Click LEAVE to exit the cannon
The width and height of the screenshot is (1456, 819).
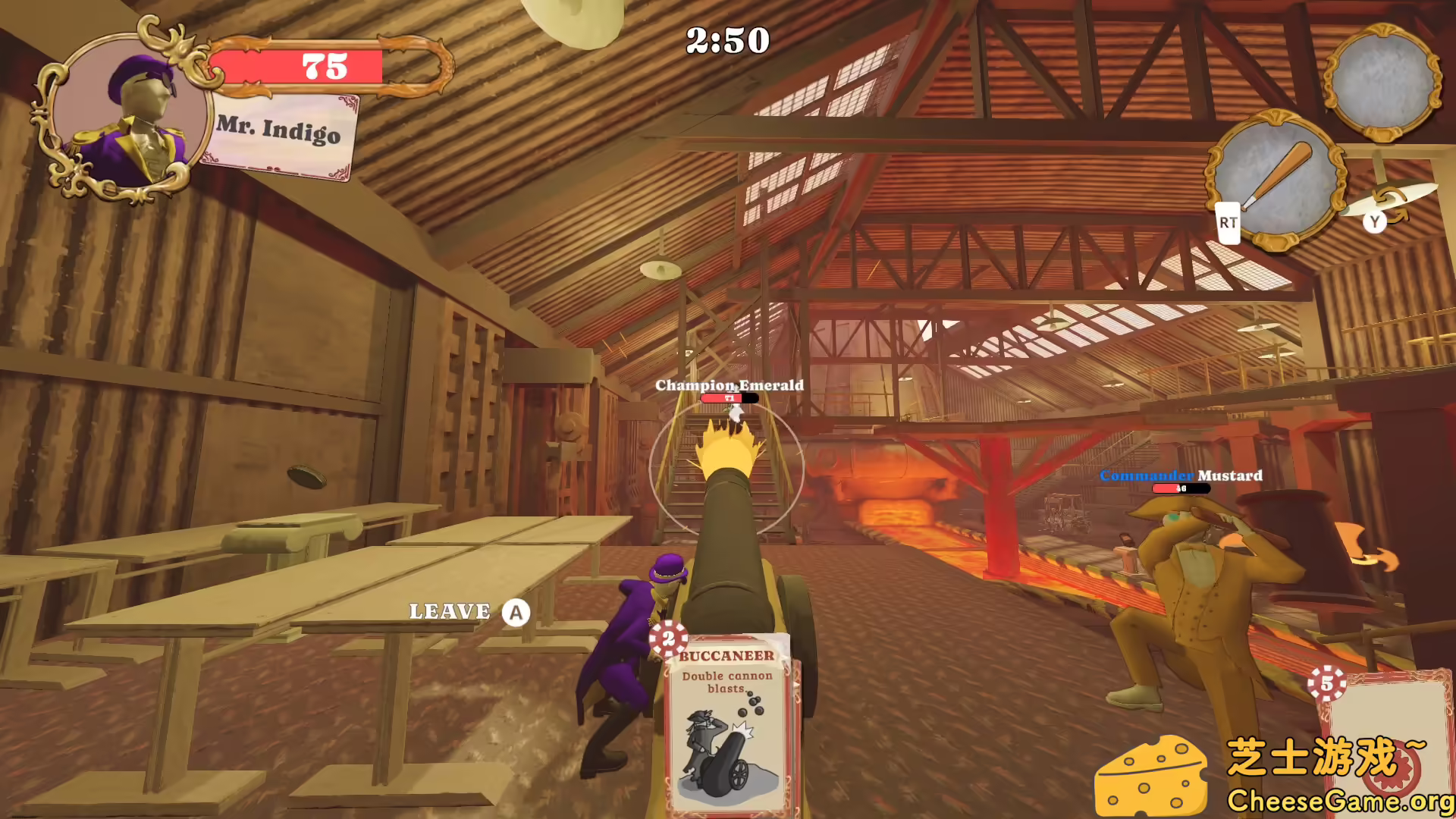click(x=450, y=610)
